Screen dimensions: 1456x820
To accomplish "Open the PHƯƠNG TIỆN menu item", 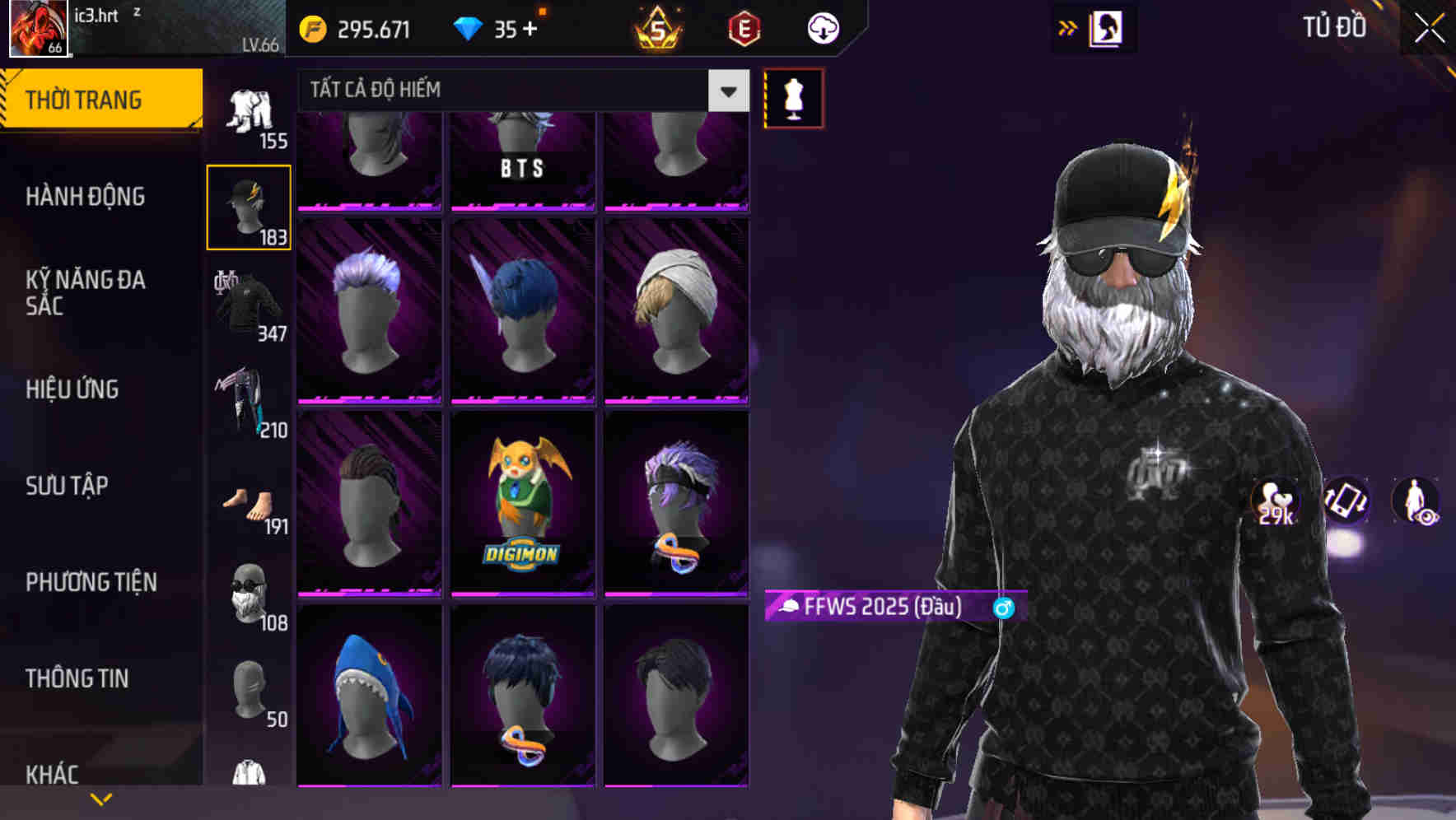I will coord(91,582).
